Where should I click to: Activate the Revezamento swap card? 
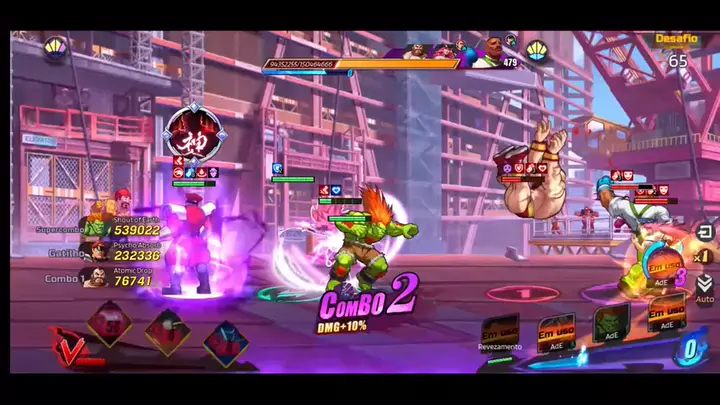499,334
